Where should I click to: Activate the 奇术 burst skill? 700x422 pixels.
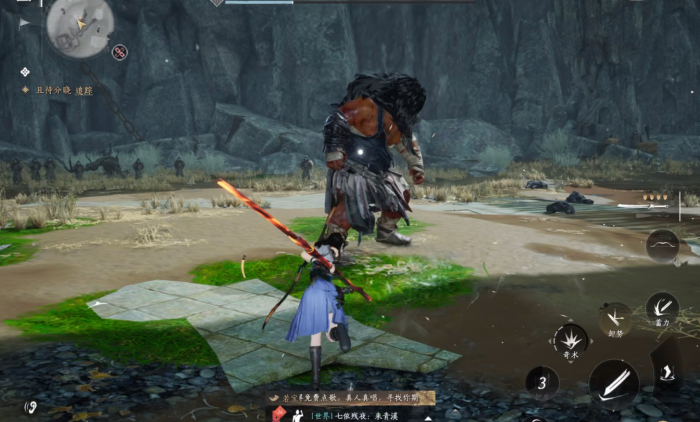pos(571,340)
